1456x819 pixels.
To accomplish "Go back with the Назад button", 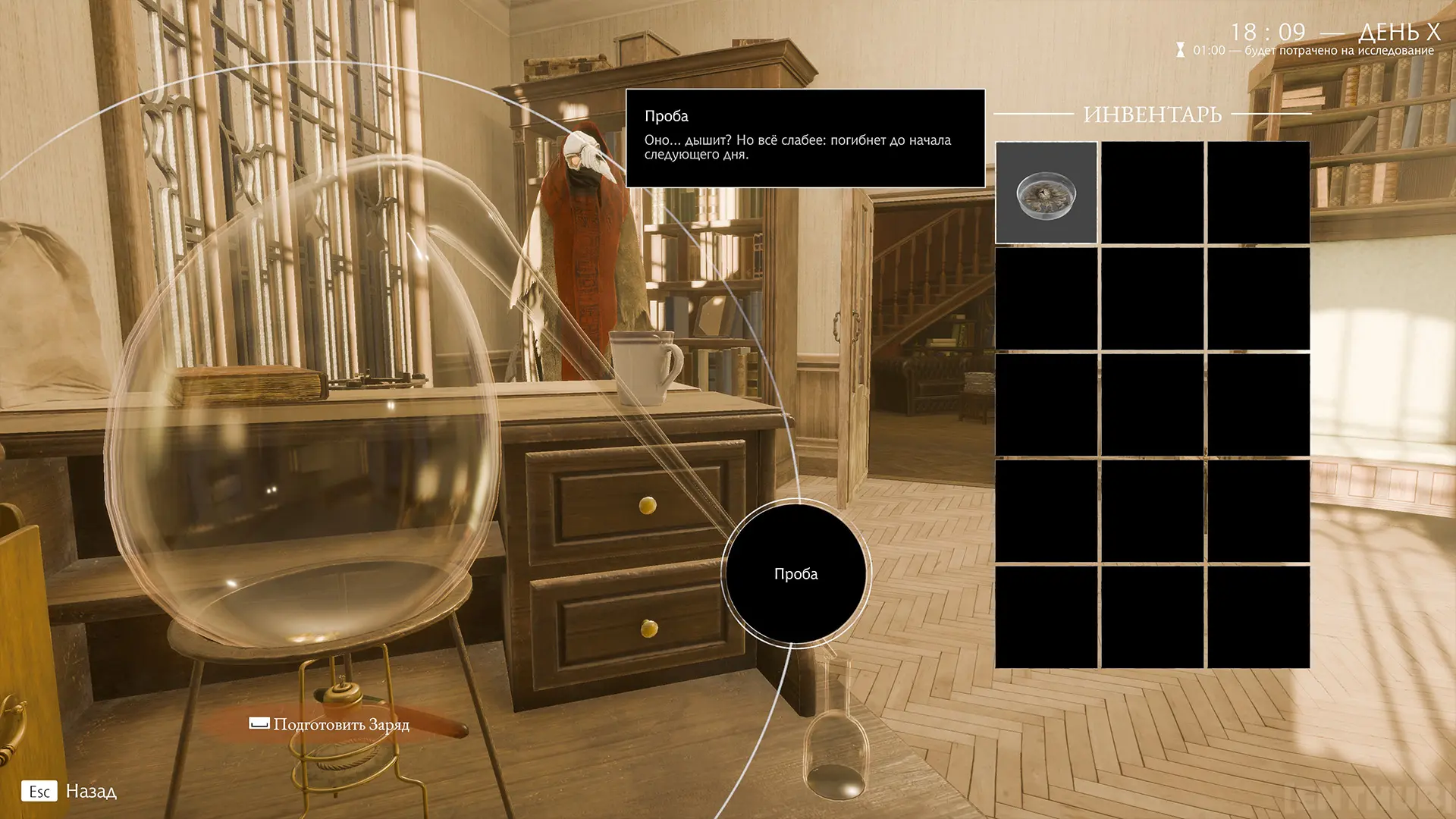I will 70,792.
